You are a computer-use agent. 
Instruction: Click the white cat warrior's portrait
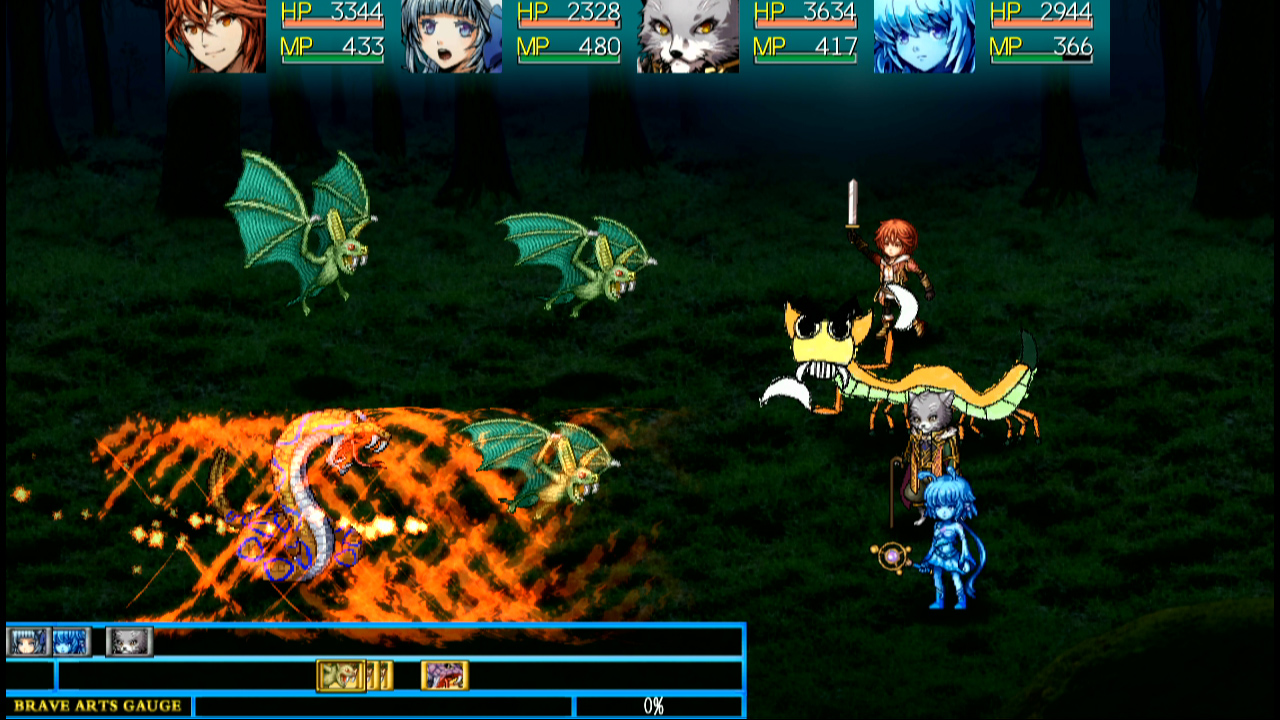pos(687,38)
